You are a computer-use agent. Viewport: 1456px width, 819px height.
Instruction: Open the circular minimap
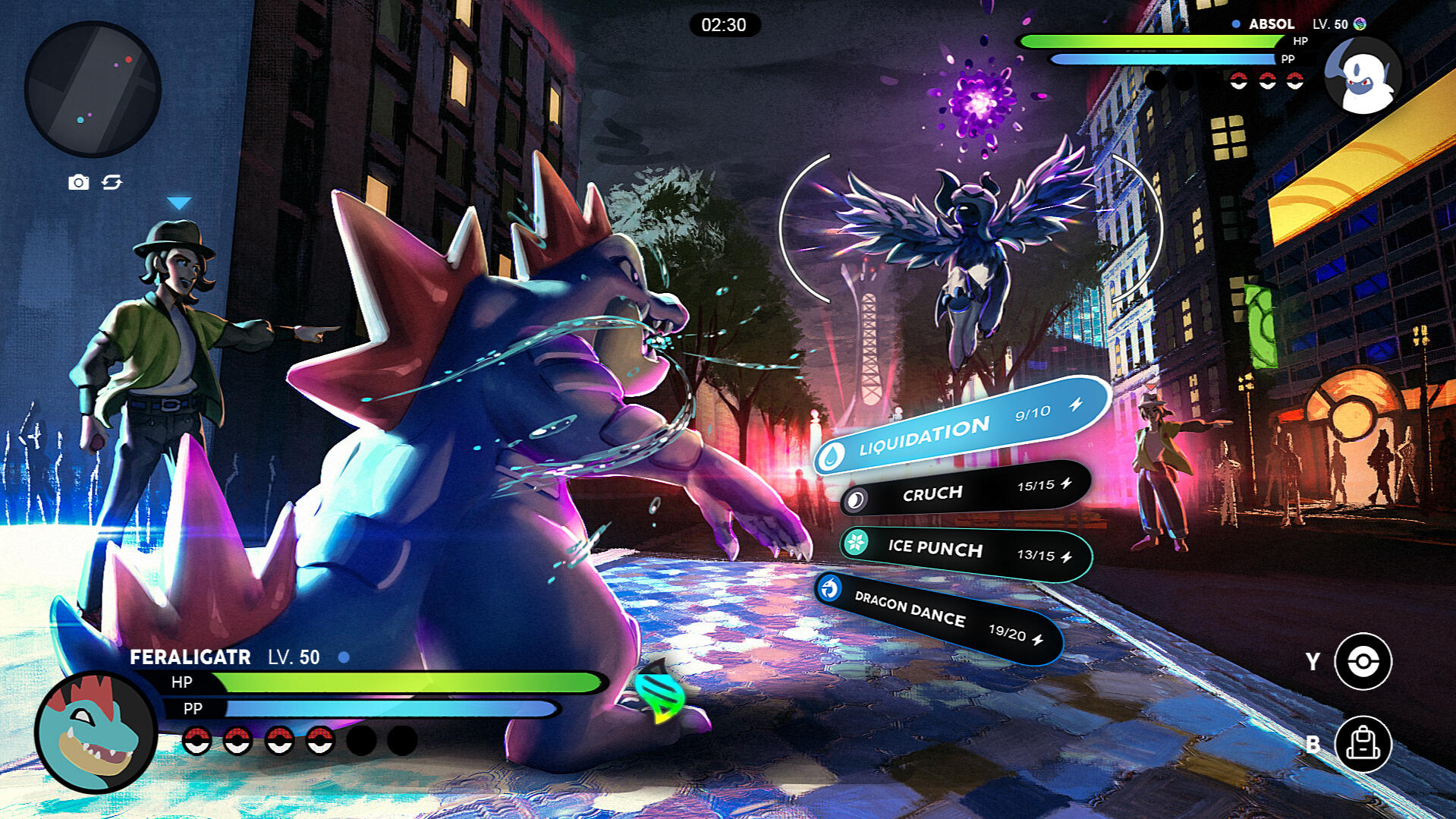[93, 89]
